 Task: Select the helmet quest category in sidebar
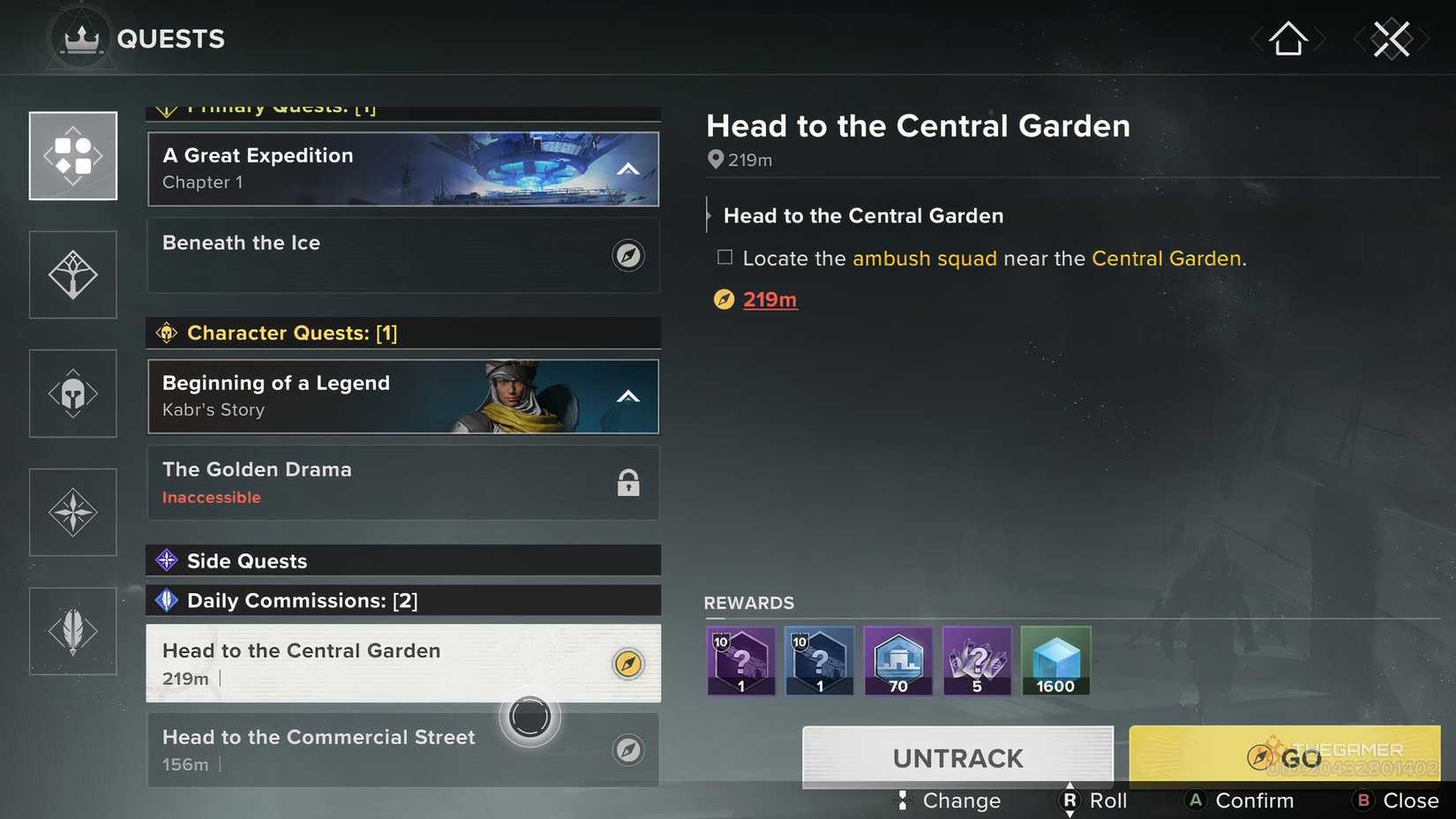pyautogui.click(x=72, y=393)
